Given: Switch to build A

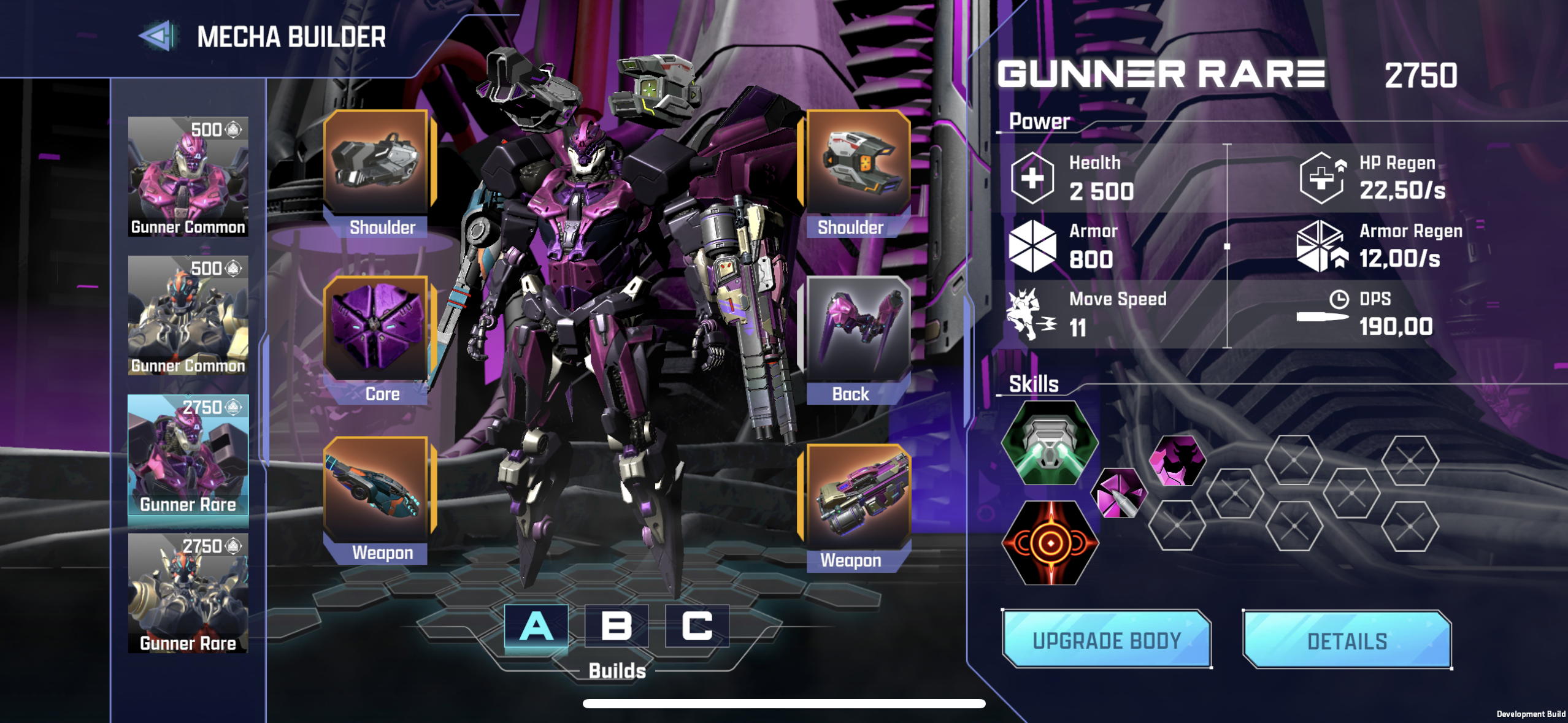Looking at the screenshot, I should 536,626.
